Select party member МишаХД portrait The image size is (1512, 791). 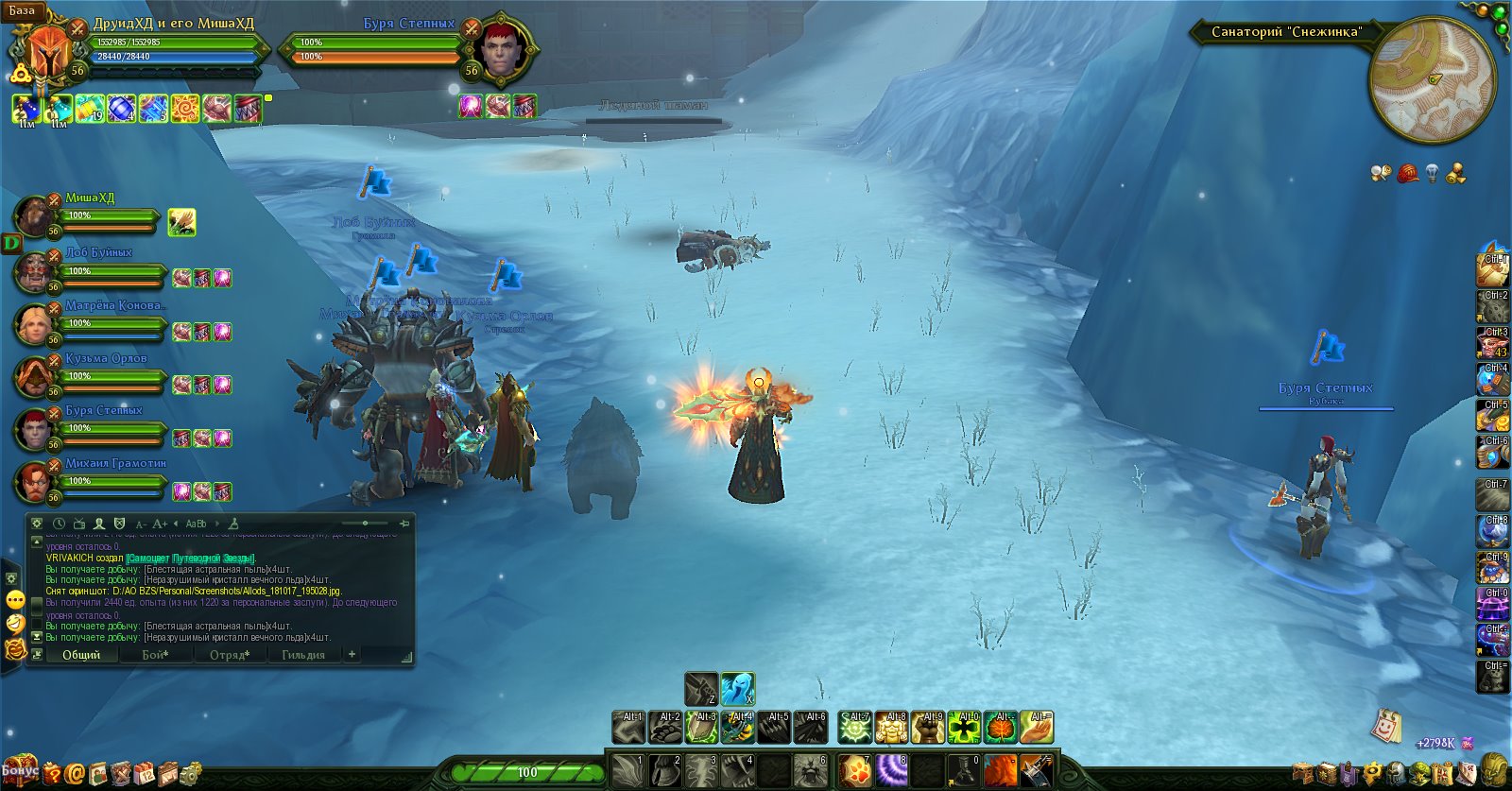coord(34,216)
